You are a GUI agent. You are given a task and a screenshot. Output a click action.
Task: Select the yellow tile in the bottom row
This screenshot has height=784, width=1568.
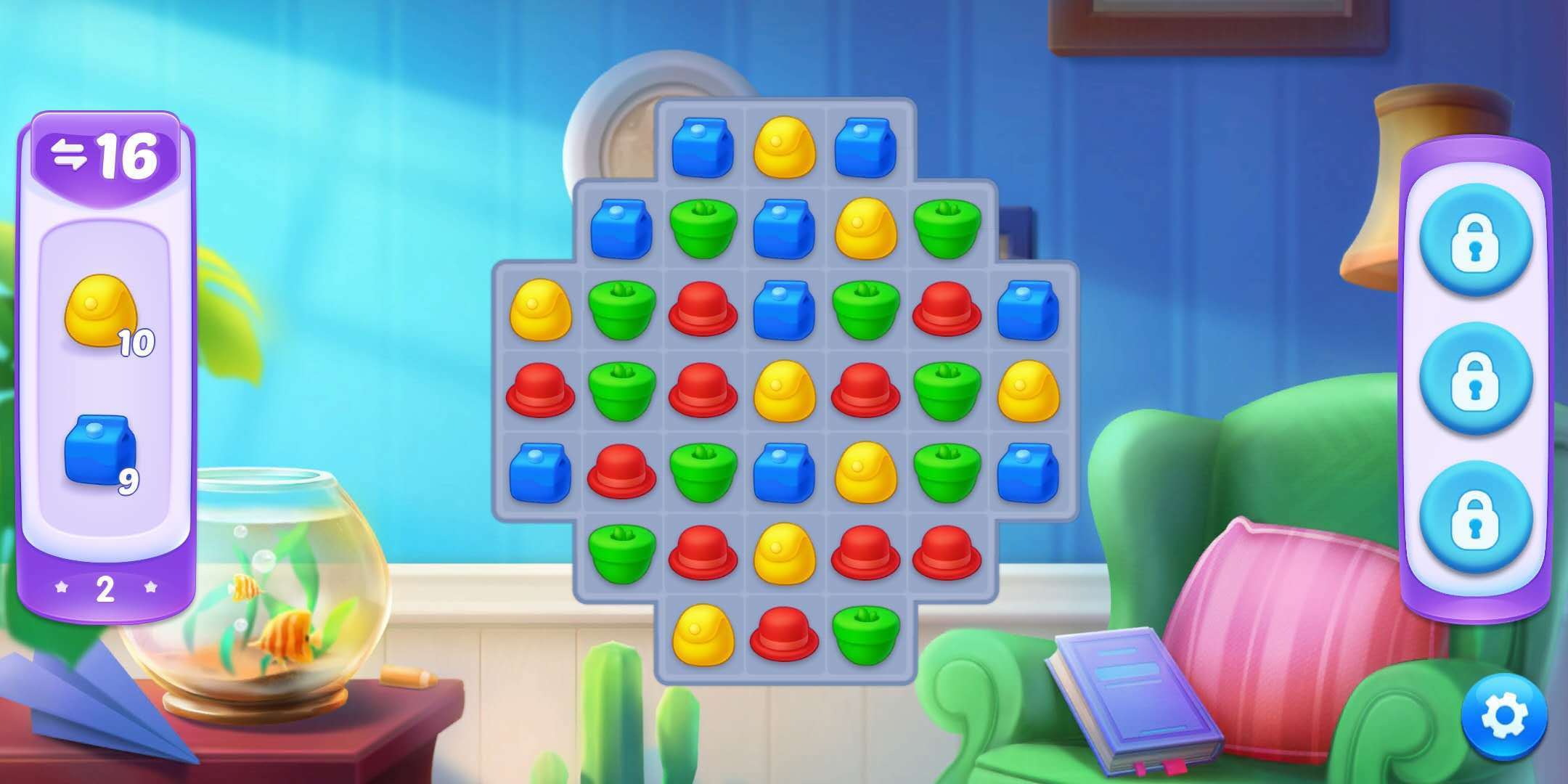[703, 634]
